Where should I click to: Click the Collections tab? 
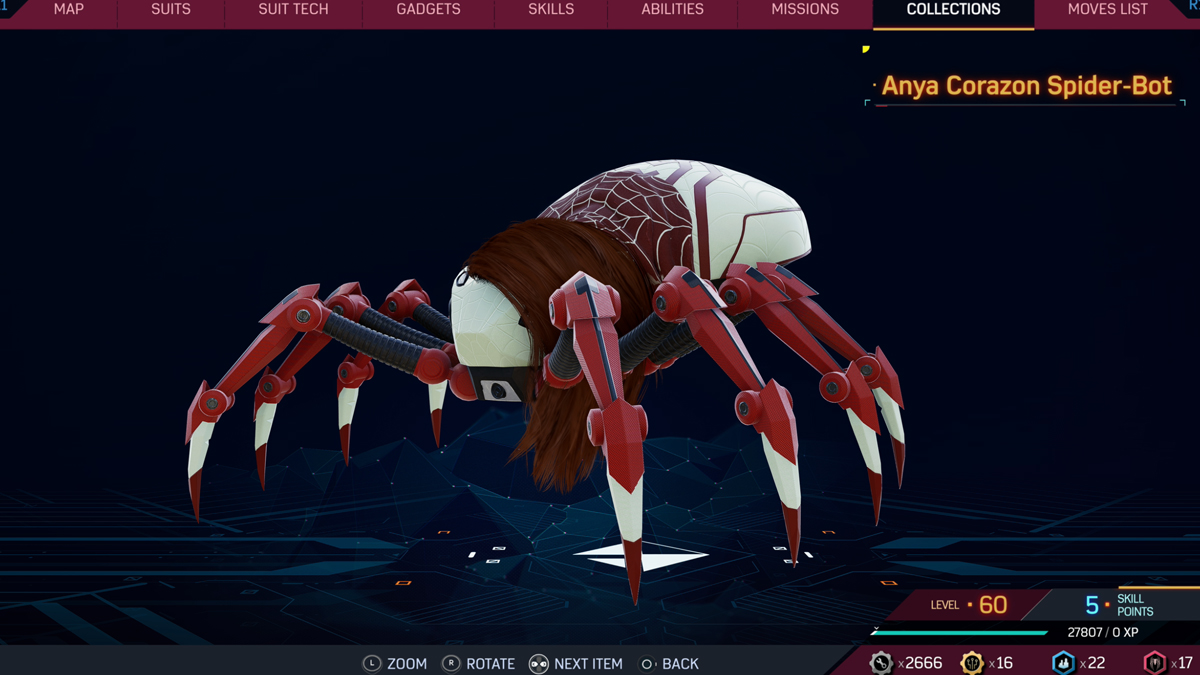(x=953, y=10)
